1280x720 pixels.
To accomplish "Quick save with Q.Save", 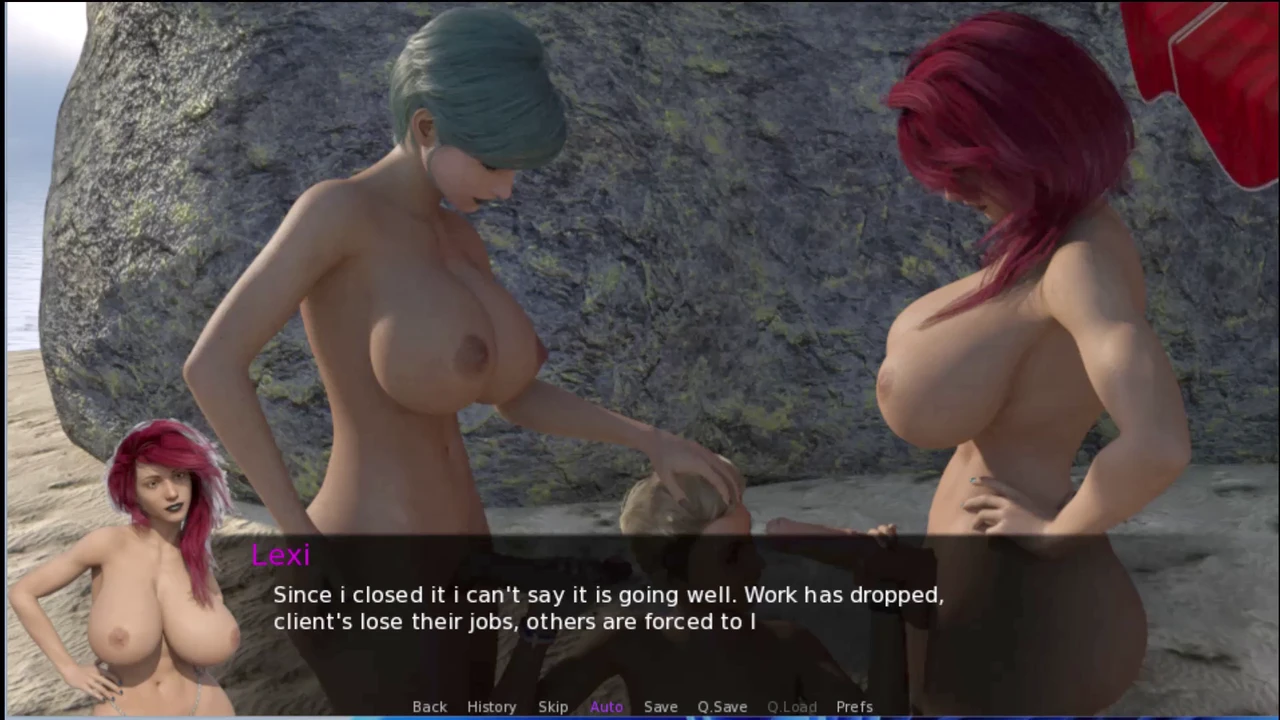I will (x=722, y=706).
